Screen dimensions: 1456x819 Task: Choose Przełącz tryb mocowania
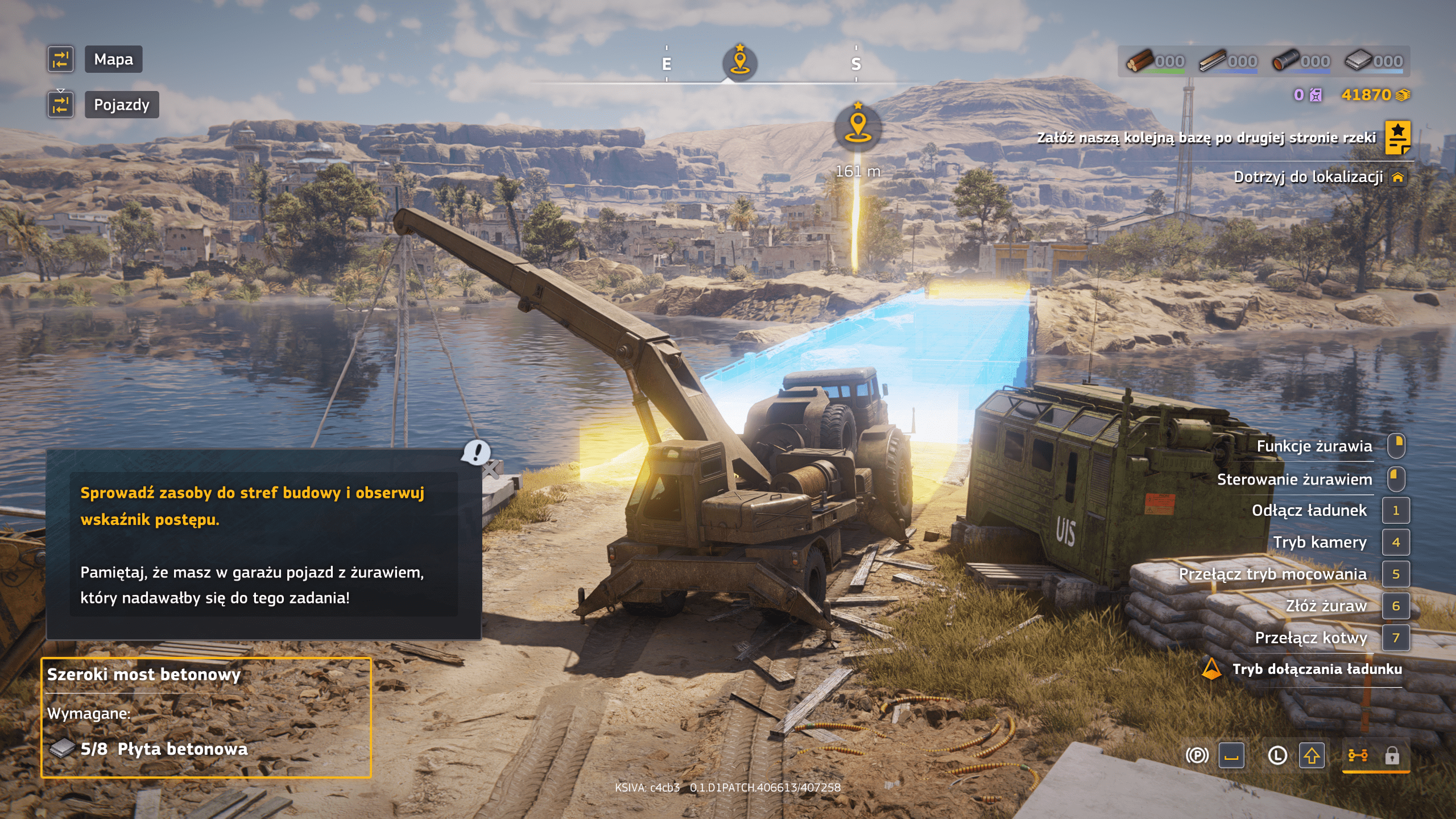[1272, 574]
